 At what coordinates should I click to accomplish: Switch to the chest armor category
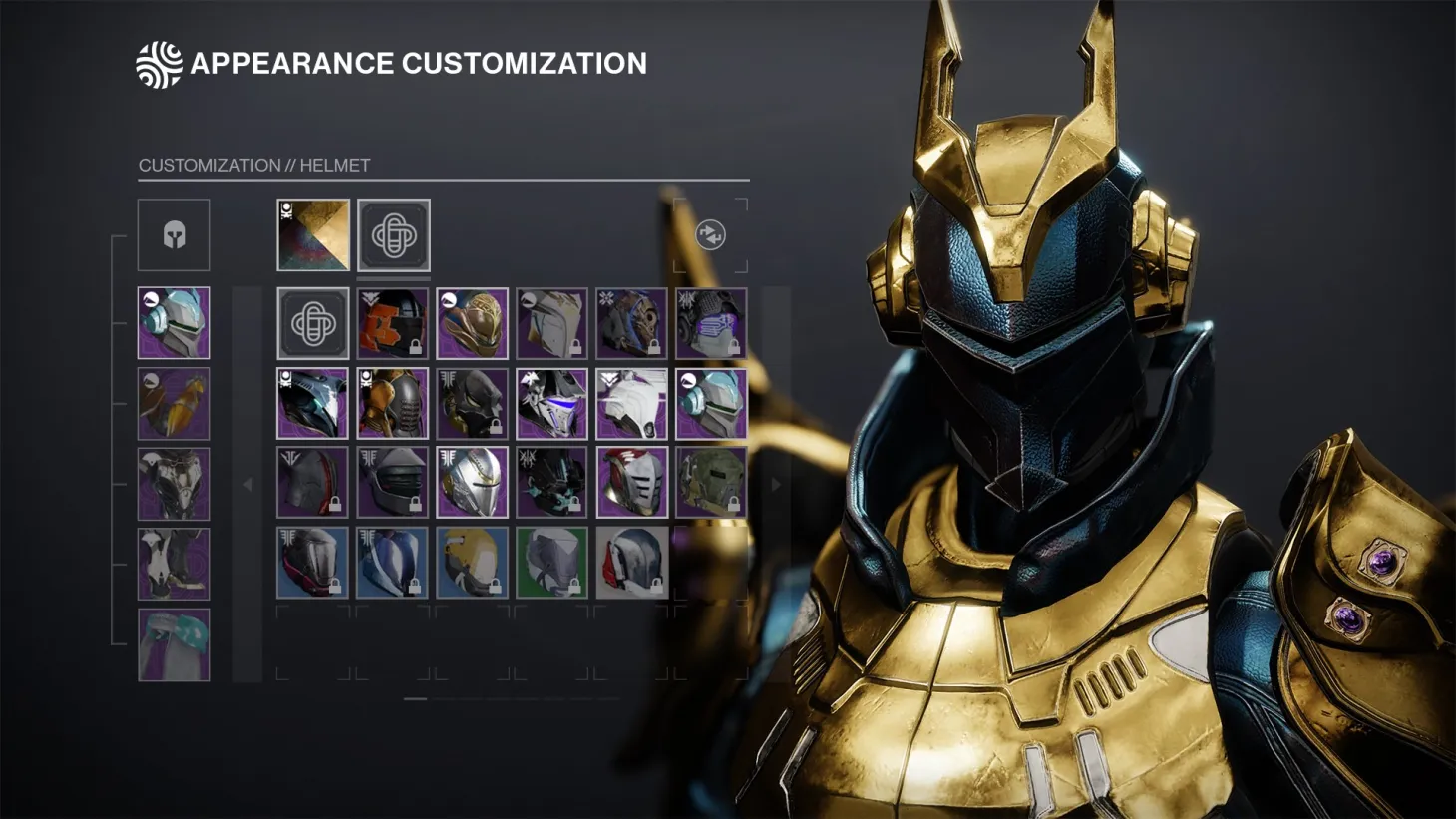pos(175,483)
